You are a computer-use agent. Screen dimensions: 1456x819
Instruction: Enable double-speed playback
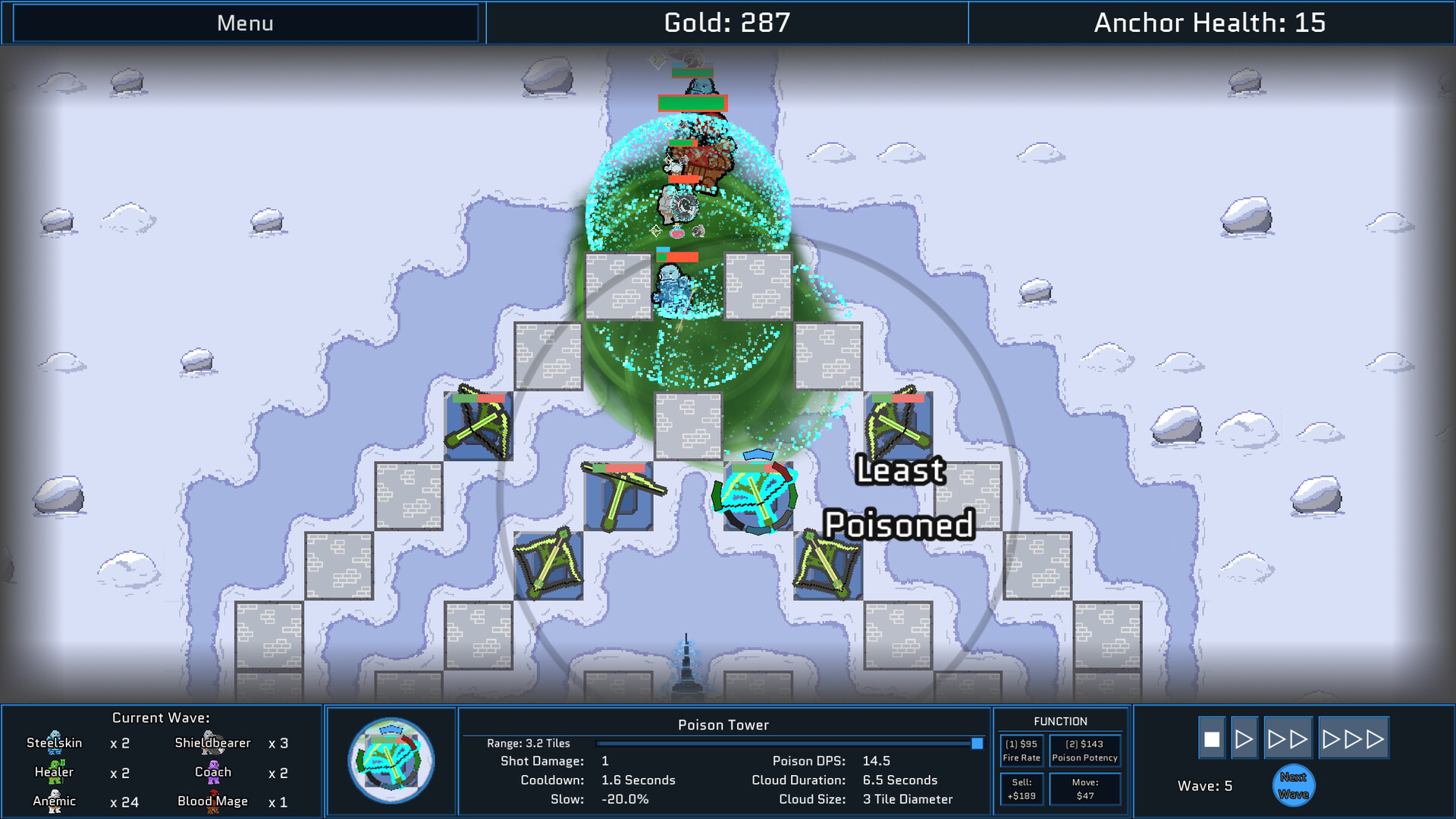coord(1288,736)
